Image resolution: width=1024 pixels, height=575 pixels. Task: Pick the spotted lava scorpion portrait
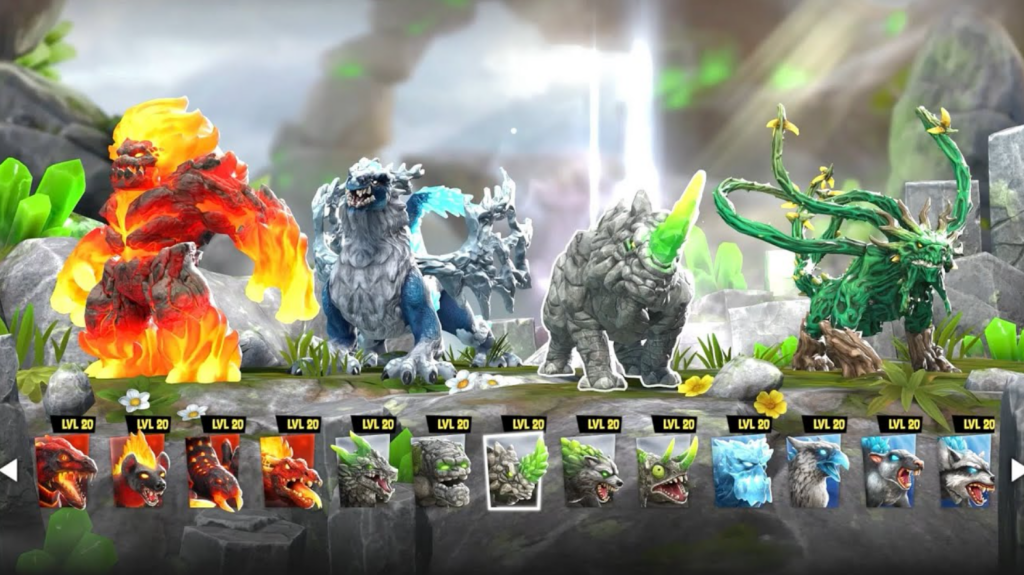(215, 471)
